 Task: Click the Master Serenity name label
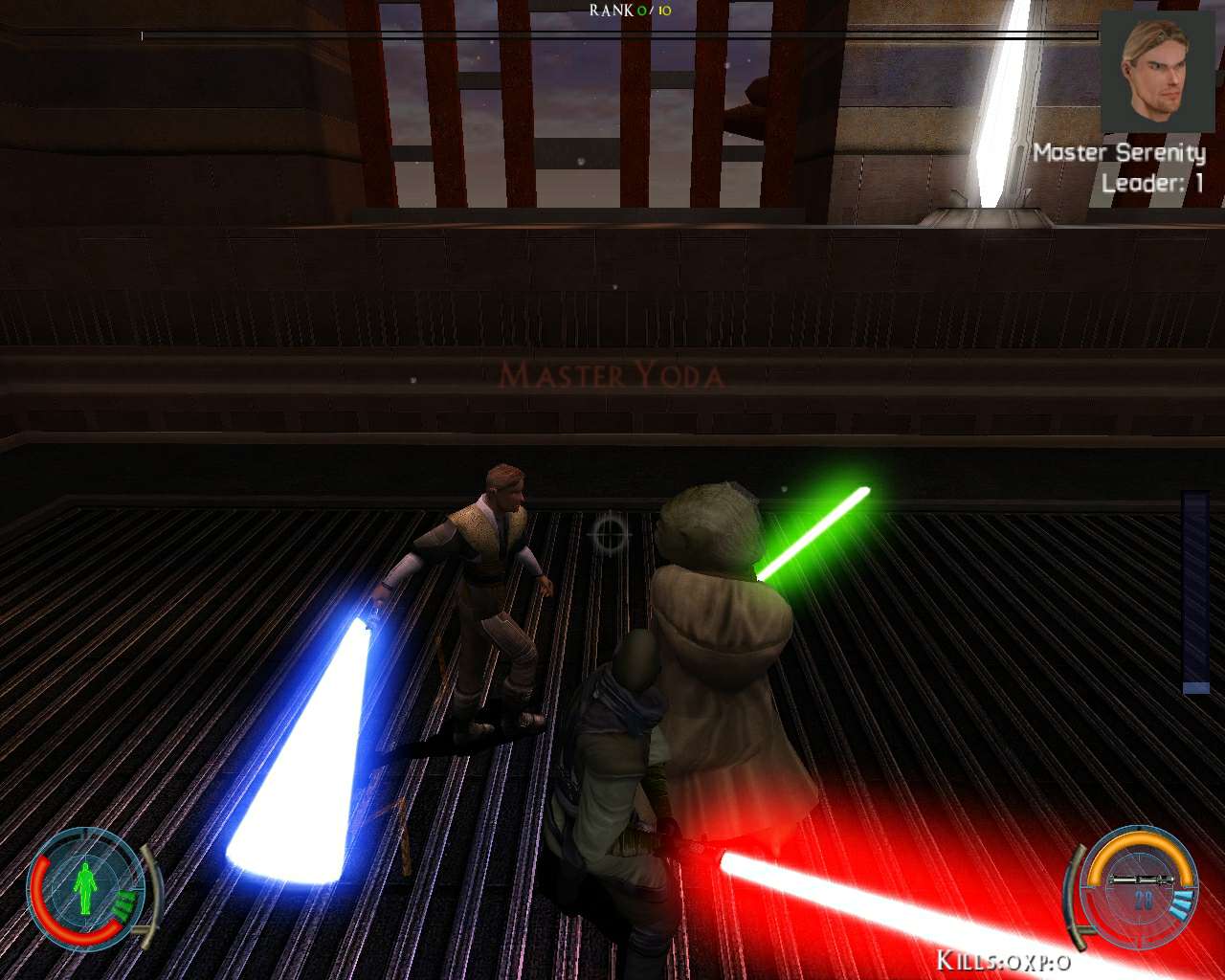point(1122,153)
